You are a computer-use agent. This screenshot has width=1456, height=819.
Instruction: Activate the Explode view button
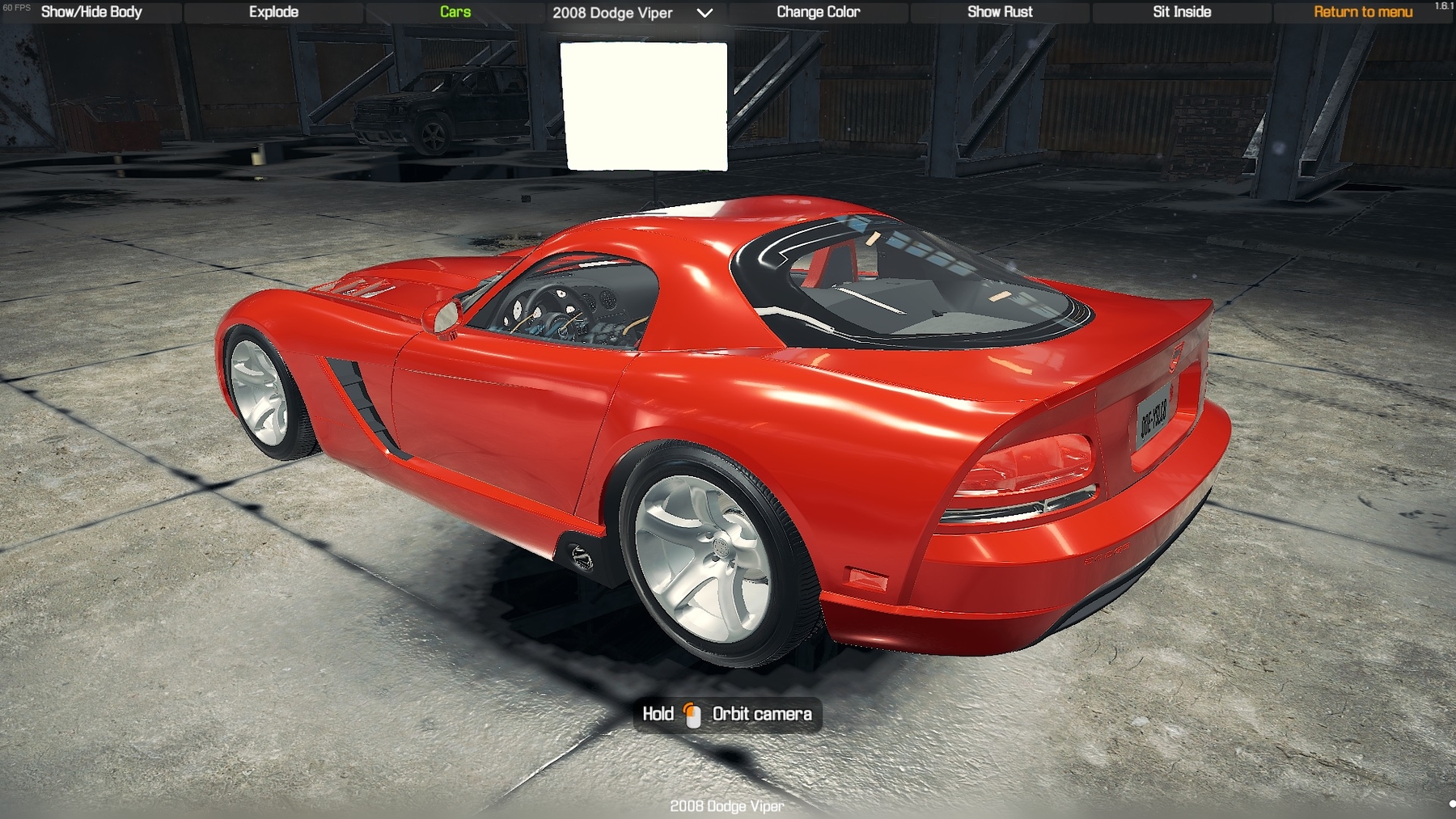pos(273,12)
